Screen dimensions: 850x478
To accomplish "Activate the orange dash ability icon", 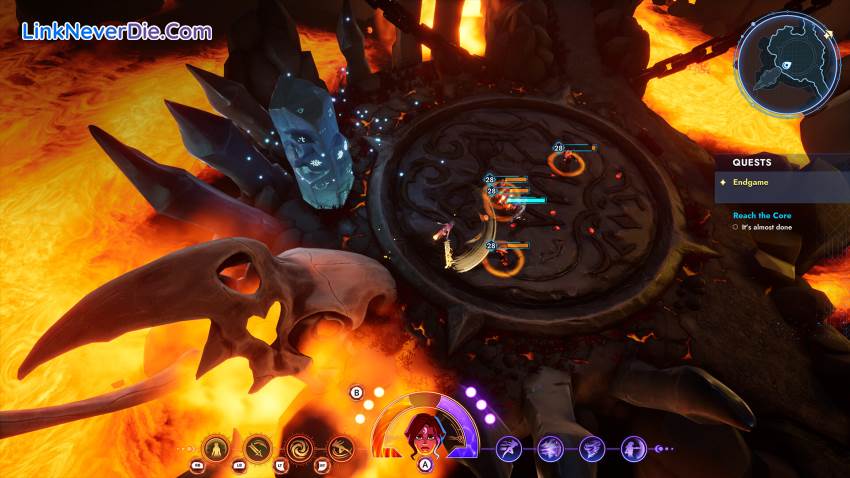I will tap(341, 449).
